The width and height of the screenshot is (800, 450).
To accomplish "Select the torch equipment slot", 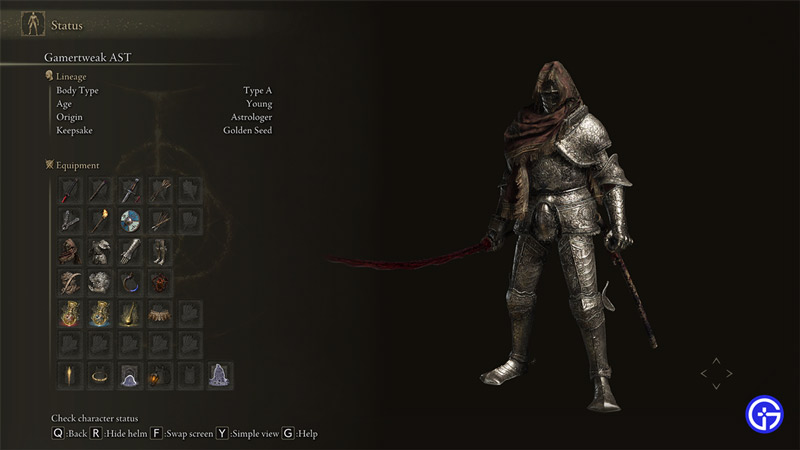I will [100, 221].
